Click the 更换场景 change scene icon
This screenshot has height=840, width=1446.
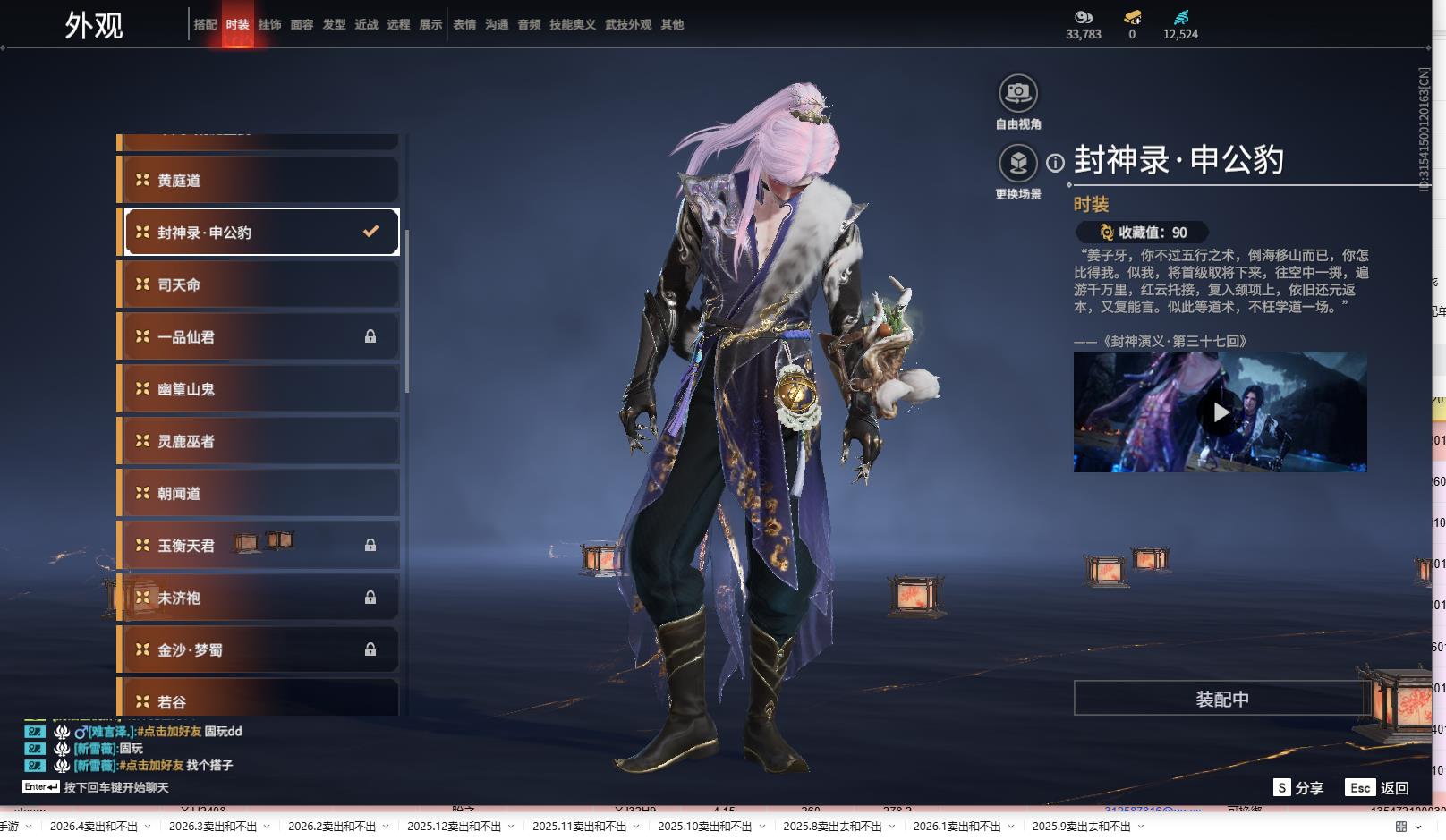click(1018, 163)
